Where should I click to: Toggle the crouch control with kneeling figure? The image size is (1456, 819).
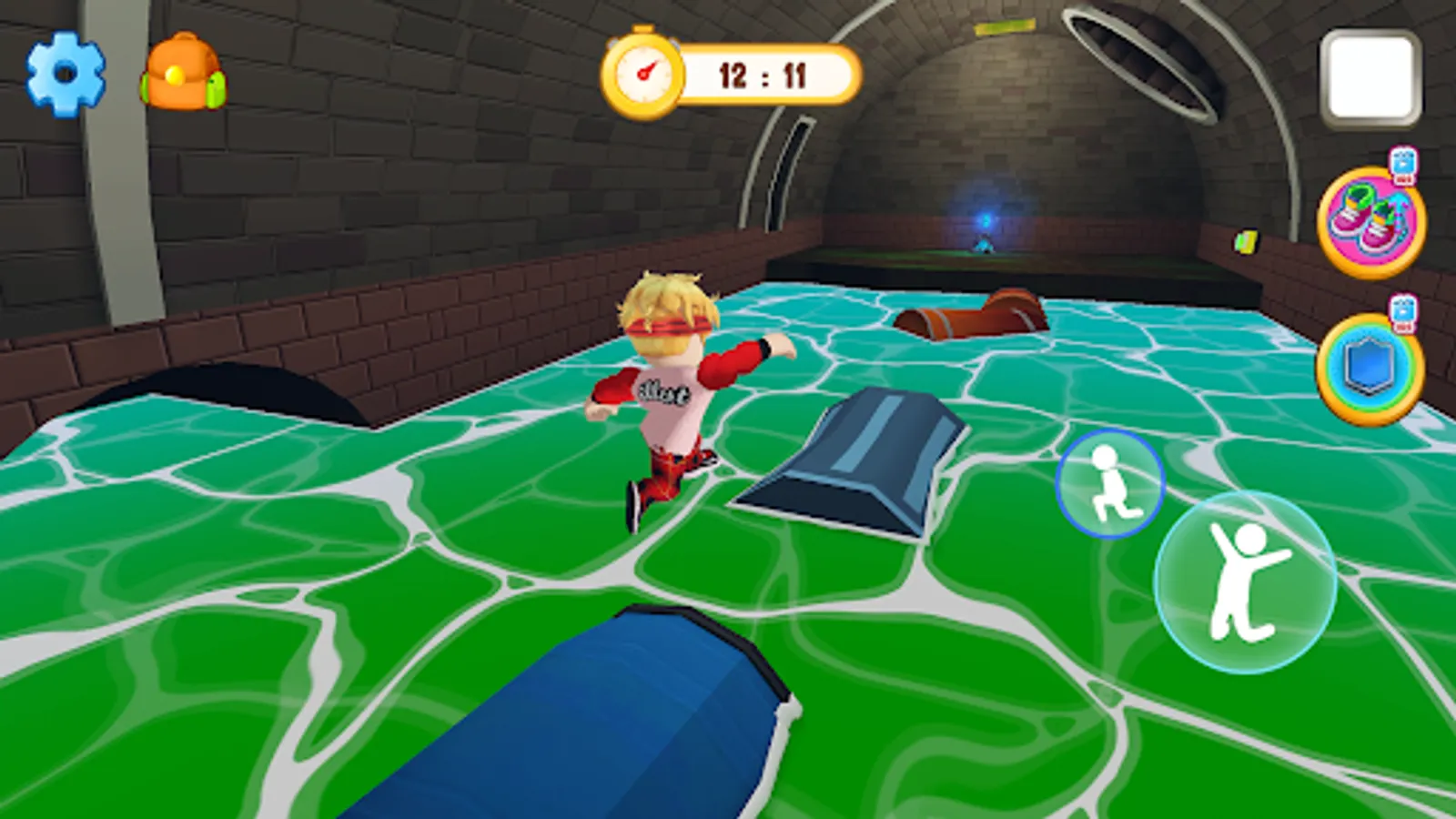tap(1109, 481)
